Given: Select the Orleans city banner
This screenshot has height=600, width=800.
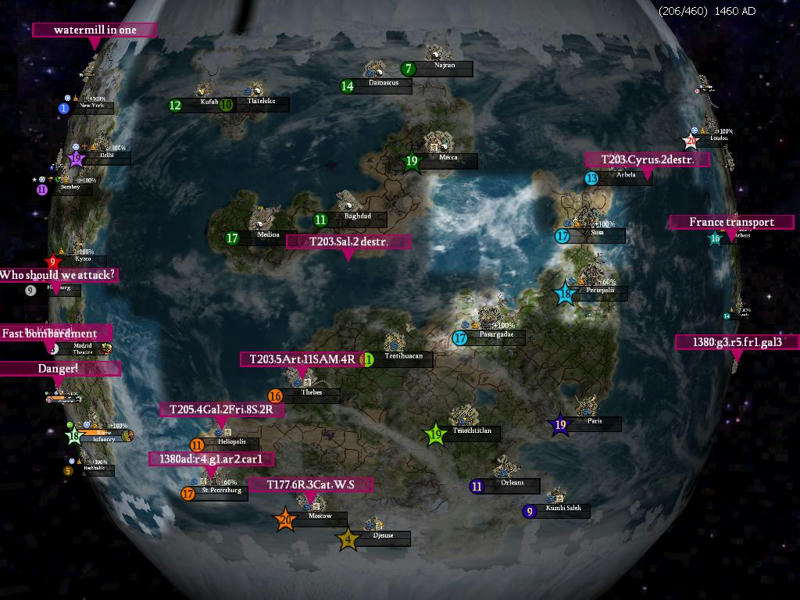Looking at the screenshot, I should click(512, 486).
